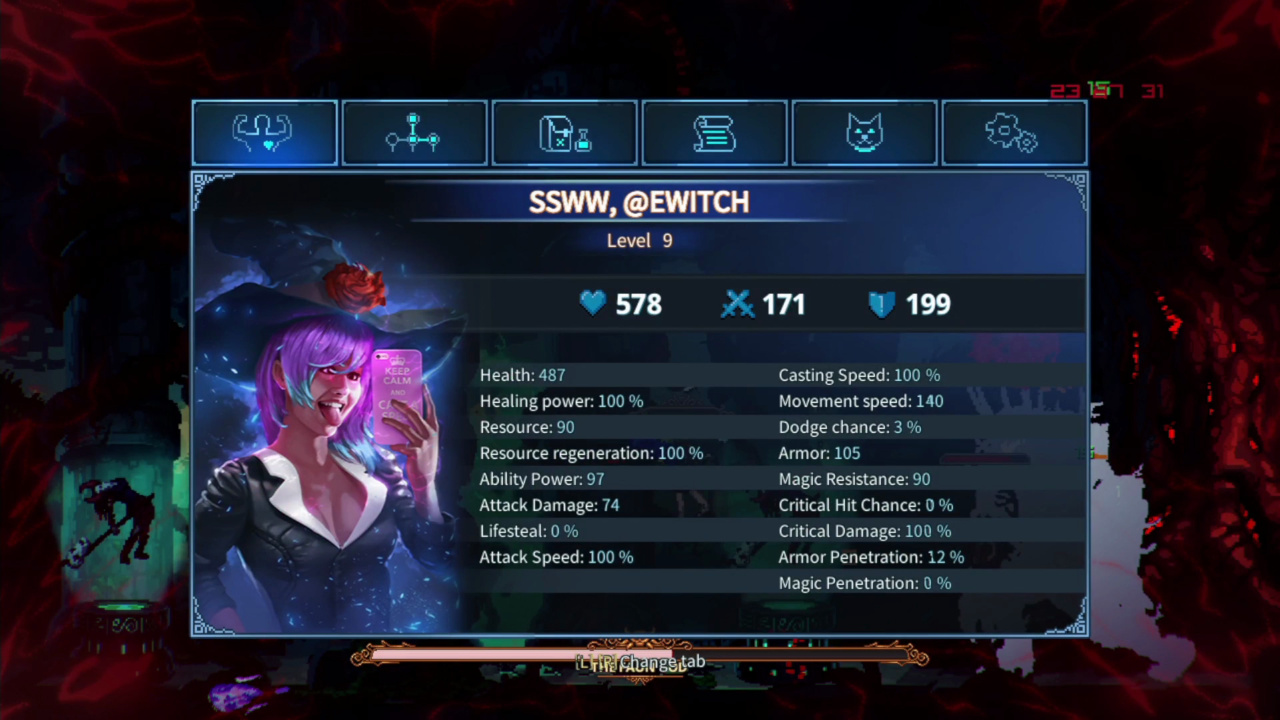Click the shield icon beside 199
Screen dimensions: 1280x720
point(880,304)
